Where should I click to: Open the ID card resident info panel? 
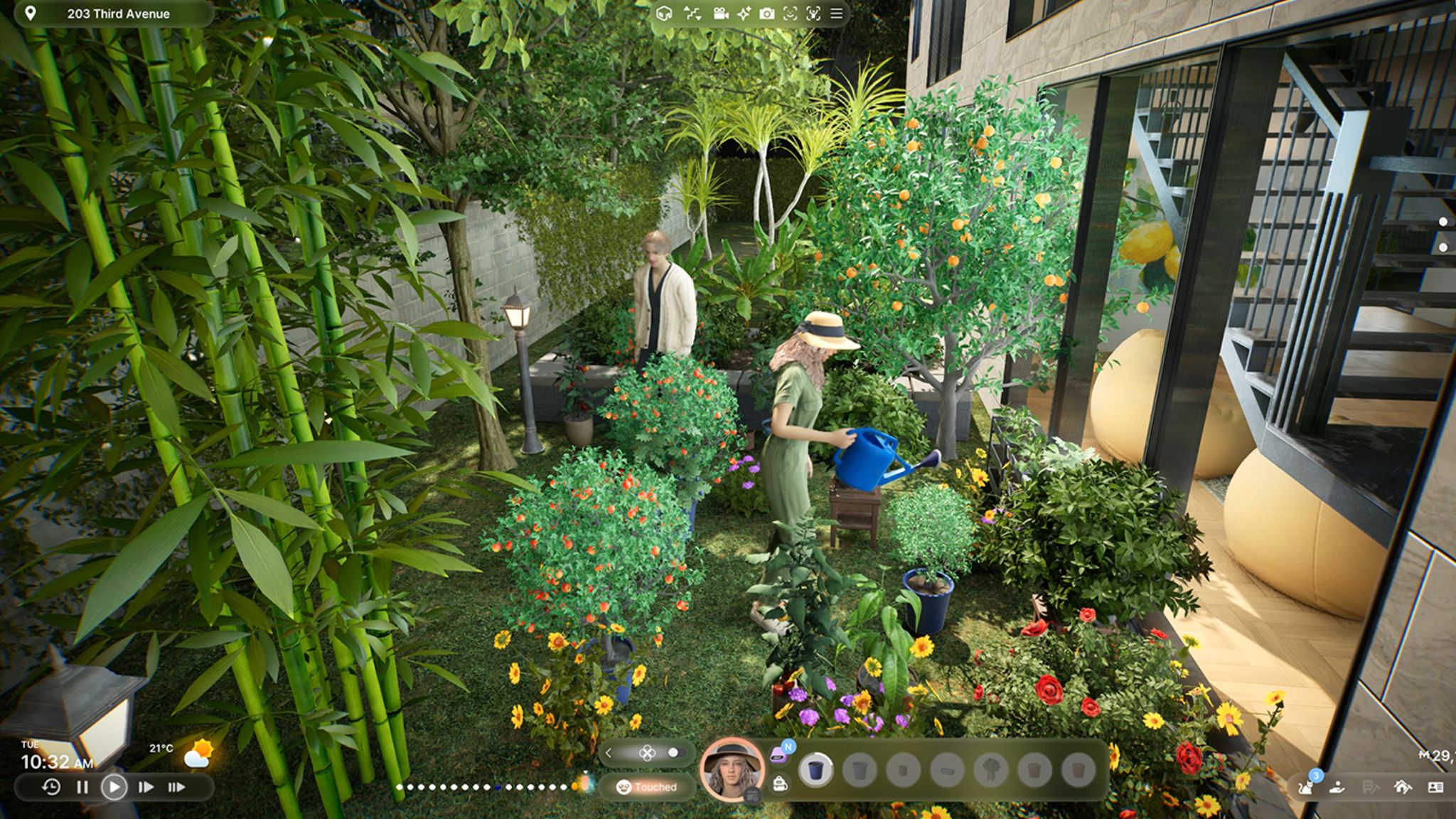click(1435, 788)
